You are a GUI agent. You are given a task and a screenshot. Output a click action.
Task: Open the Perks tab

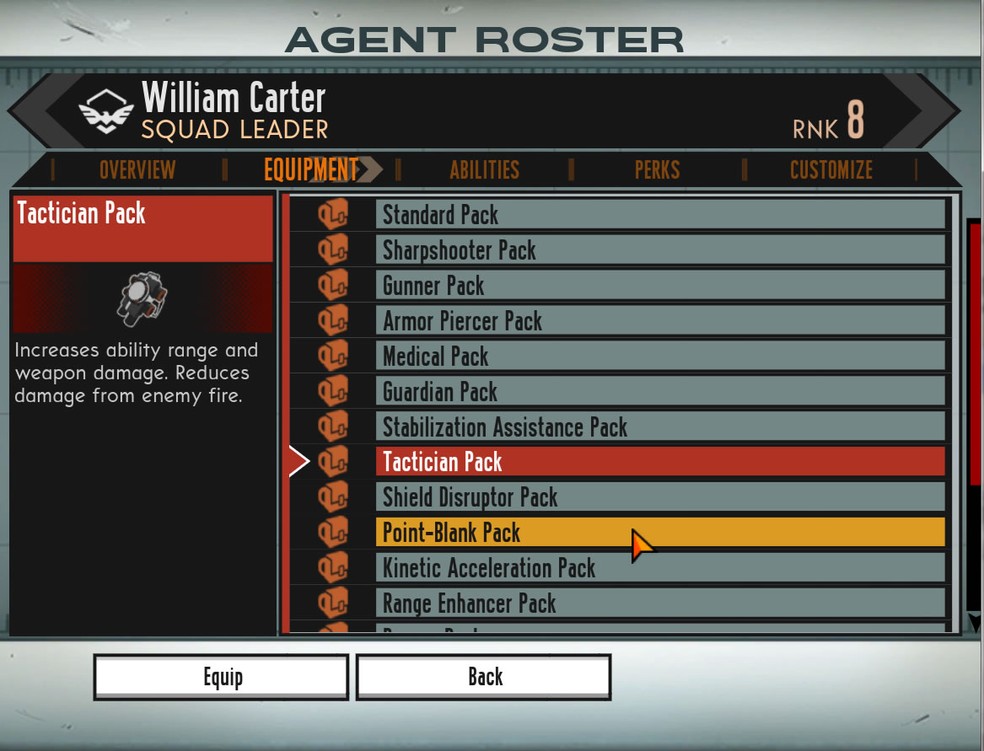coord(657,170)
